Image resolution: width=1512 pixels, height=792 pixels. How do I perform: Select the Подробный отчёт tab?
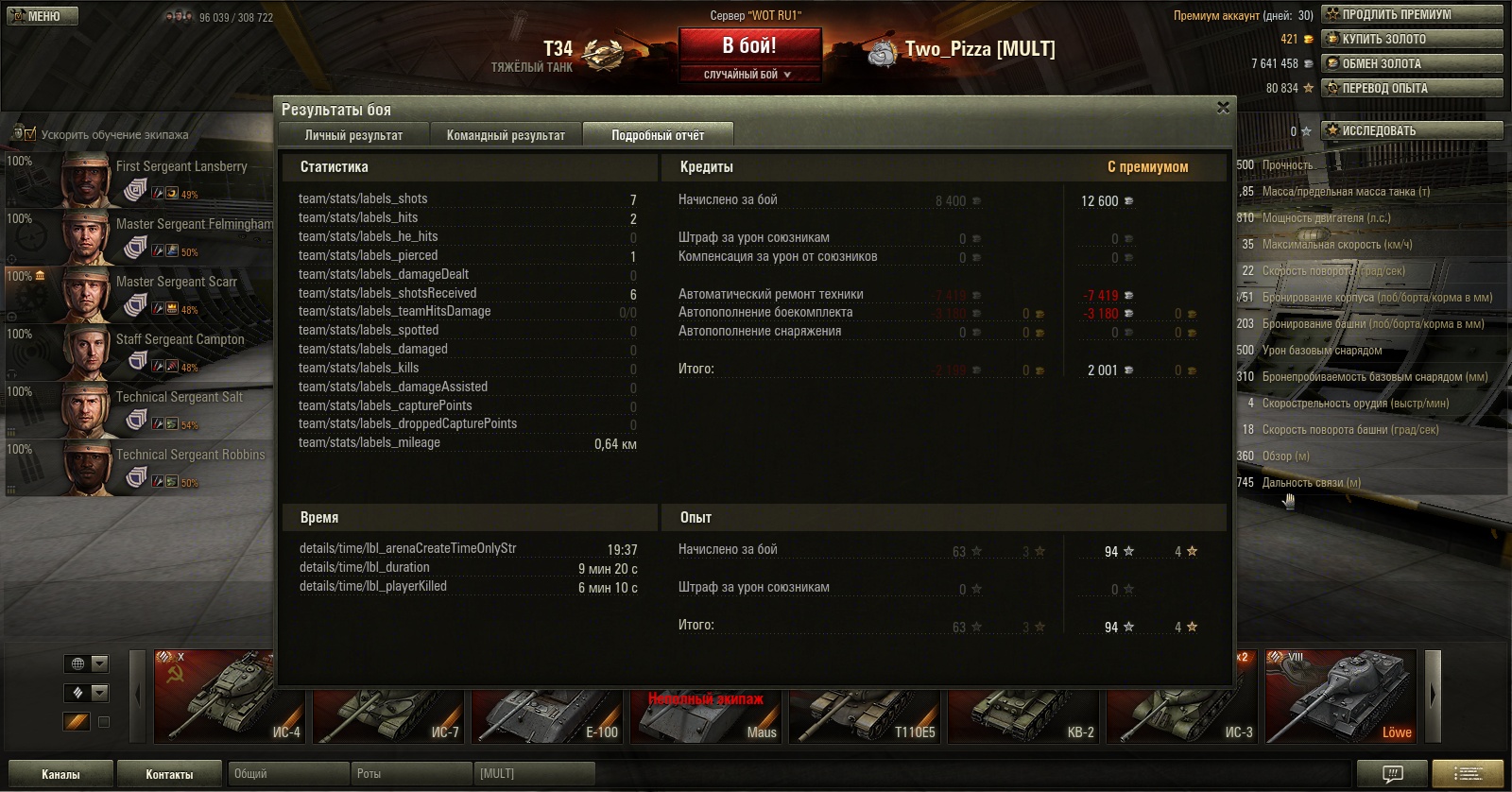pyautogui.click(x=658, y=135)
